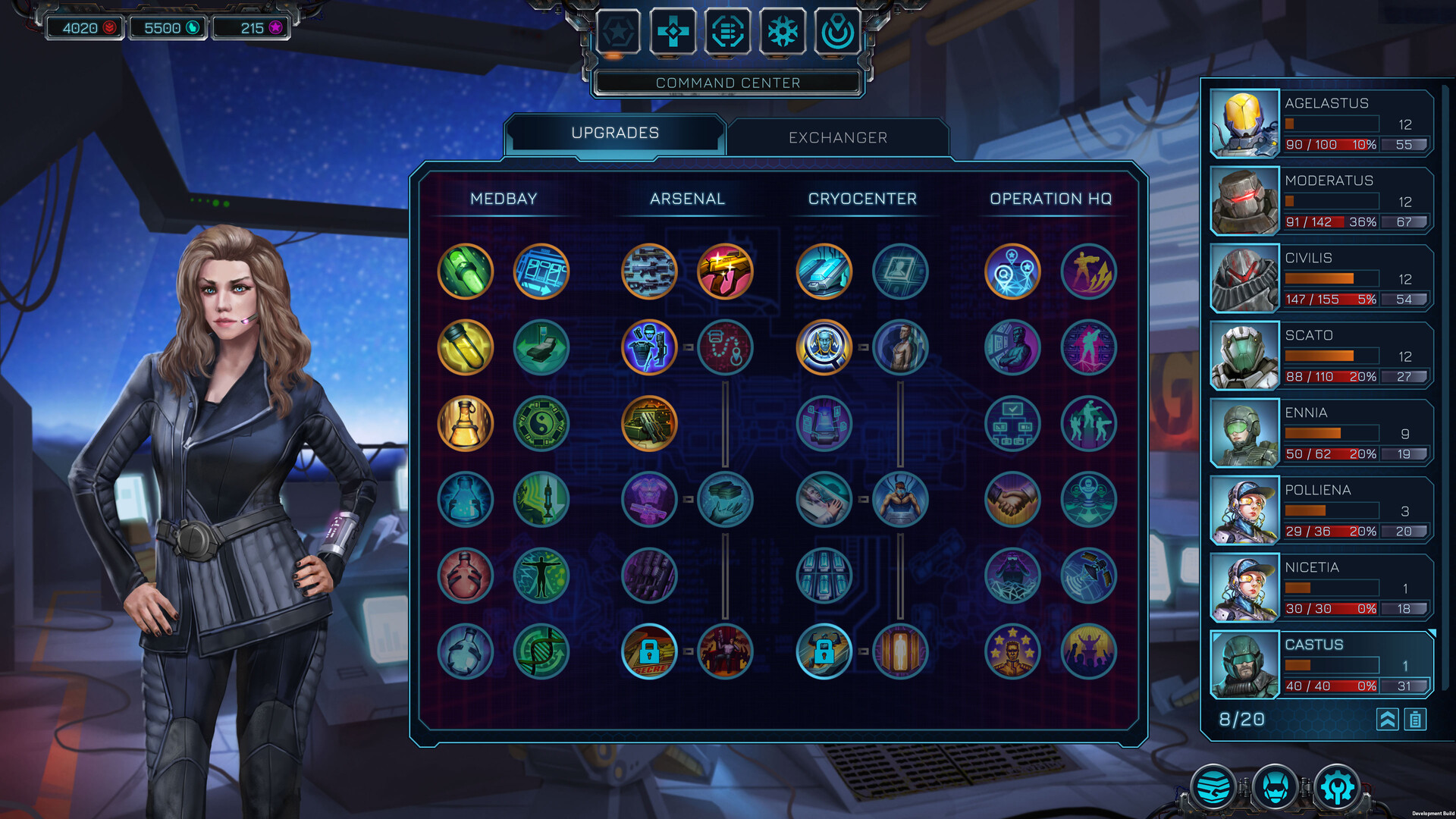Image resolution: width=1456 pixels, height=819 pixels.
Task: Click the purple star resource counter
Action: point(249,28)
